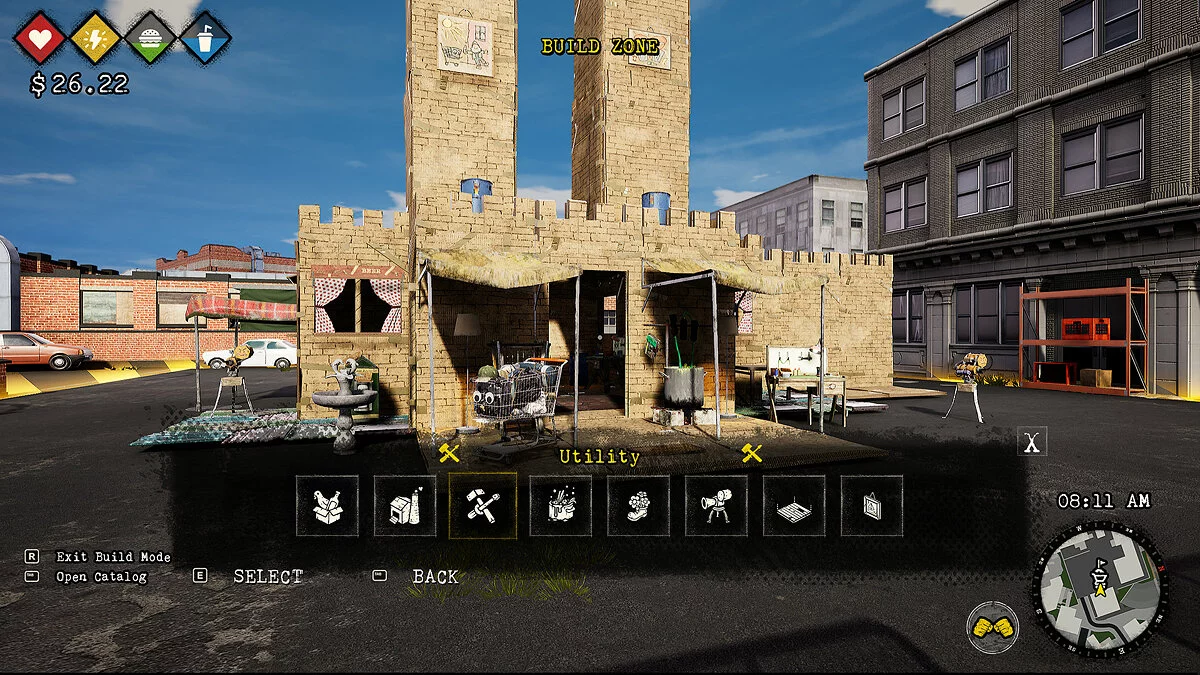The width and height of the screenshot is (1200, 675).
Task: Close the build menu with the X
Action: click(1032, 441)
